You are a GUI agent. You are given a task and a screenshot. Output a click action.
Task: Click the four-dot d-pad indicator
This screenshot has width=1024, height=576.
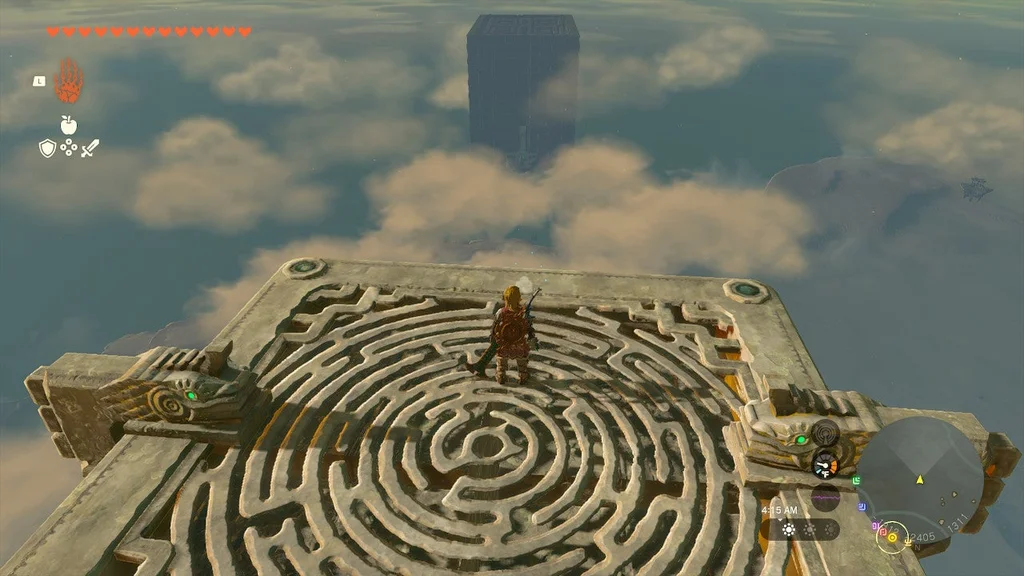point(68,148)
